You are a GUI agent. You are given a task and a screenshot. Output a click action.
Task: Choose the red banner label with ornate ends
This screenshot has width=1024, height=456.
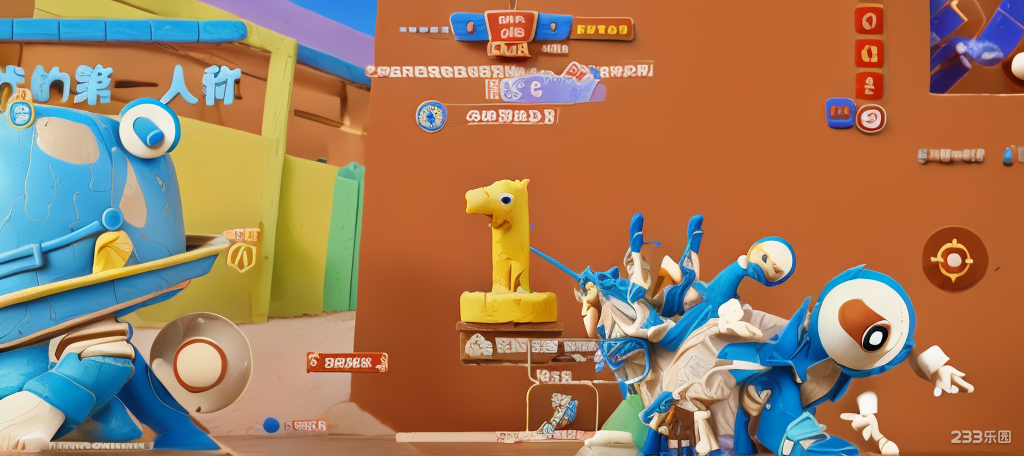pyautogui.click(x=347, y=361)
